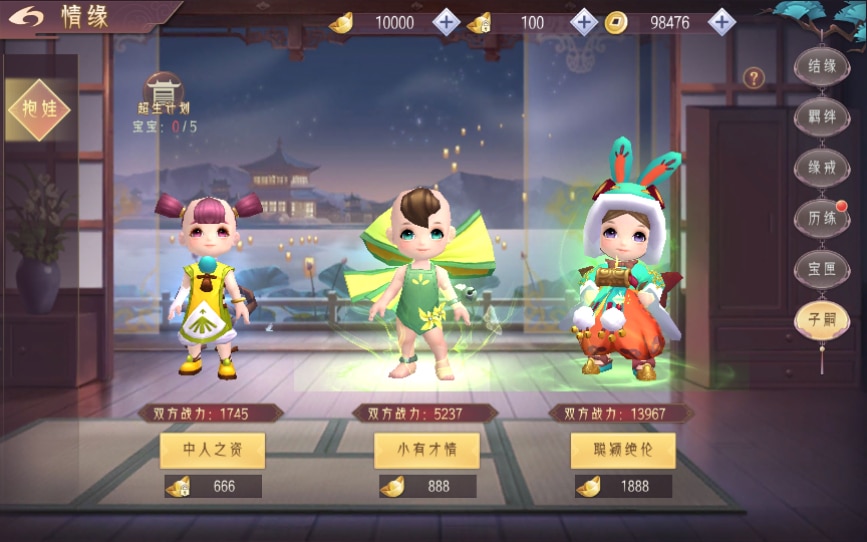867x542 pixels.
Task: Select the 子嗣 tab
Action: coord(821,319)
